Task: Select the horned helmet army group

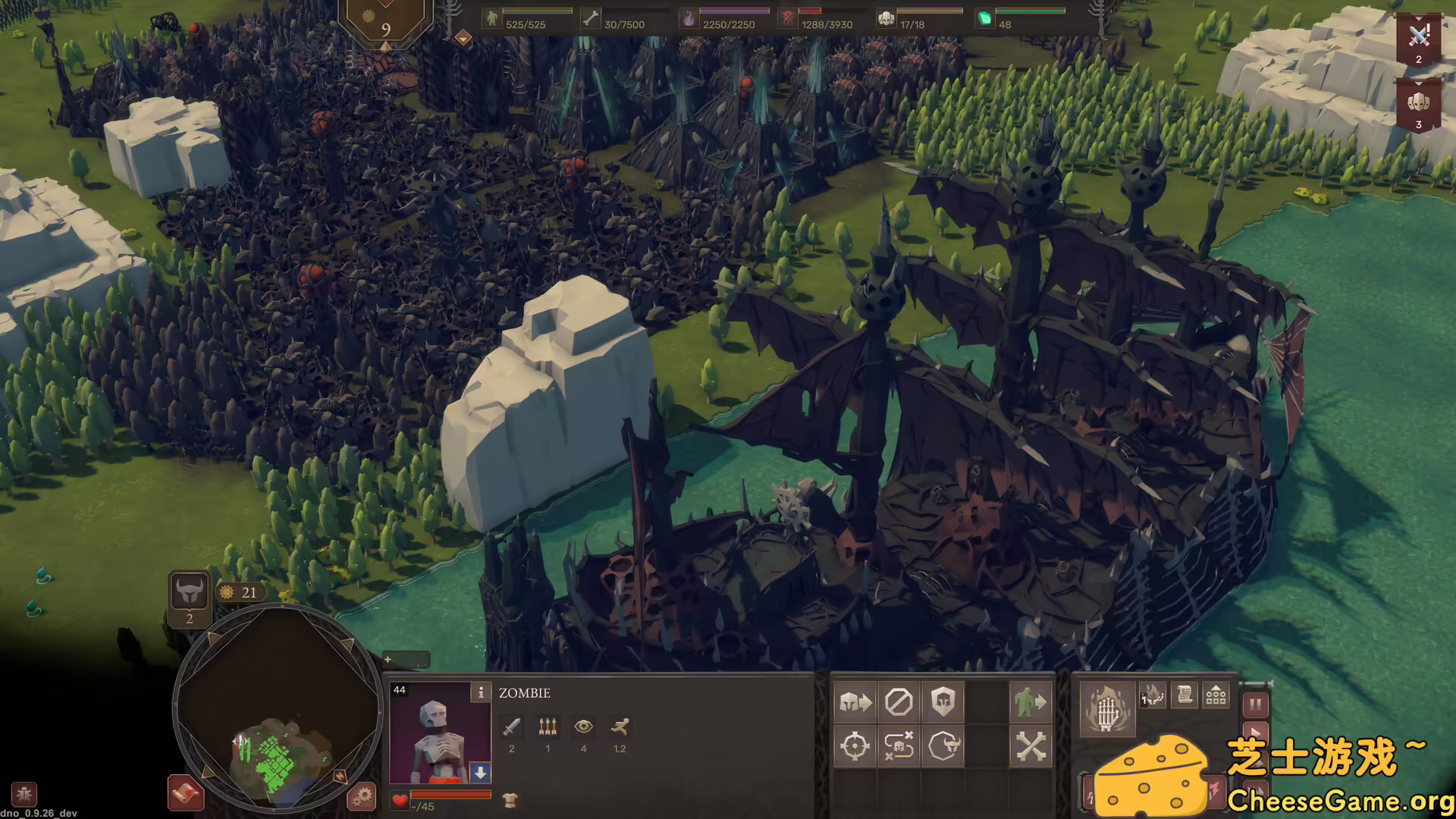Action: pos(189,591)
